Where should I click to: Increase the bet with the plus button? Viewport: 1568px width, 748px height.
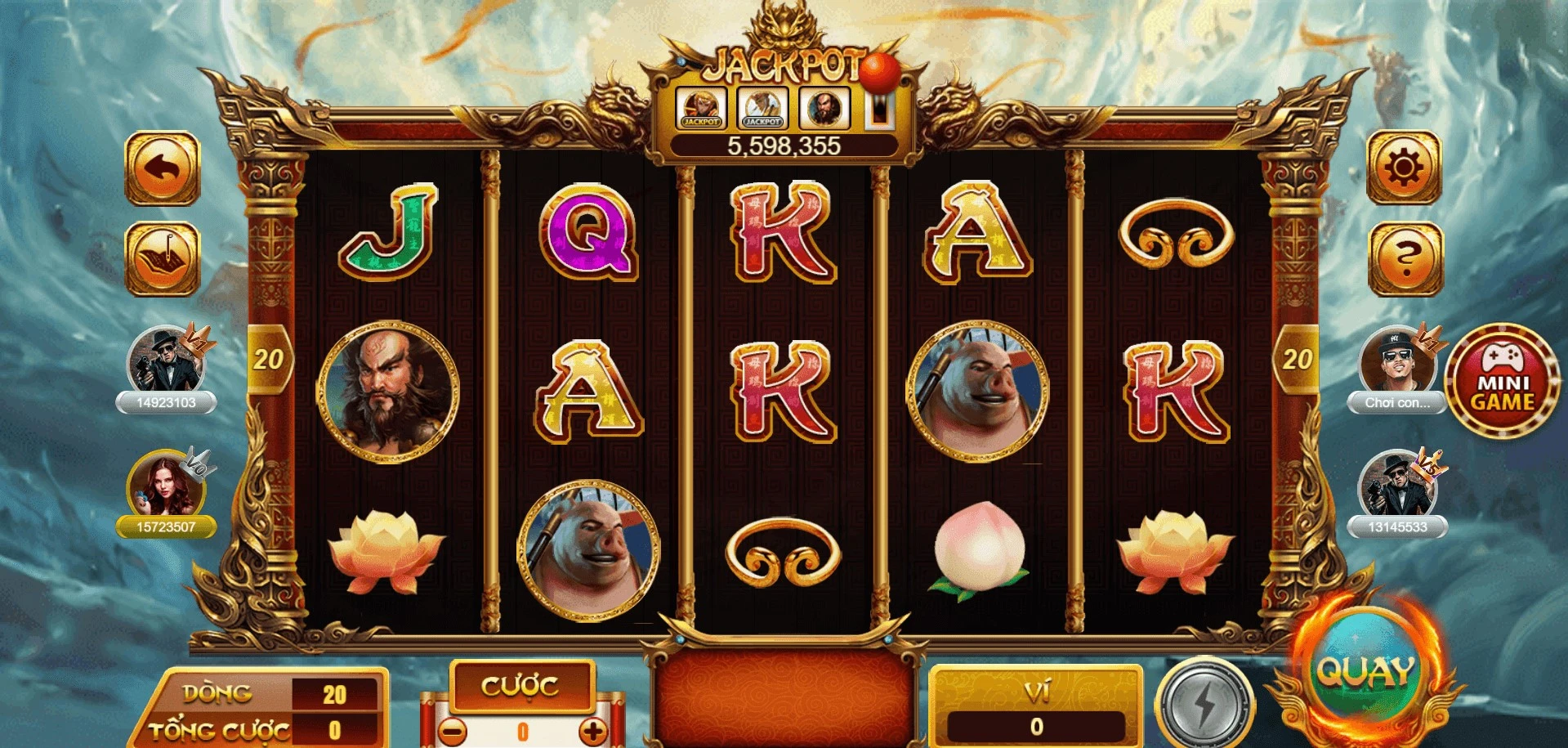(x=593, y=730)
